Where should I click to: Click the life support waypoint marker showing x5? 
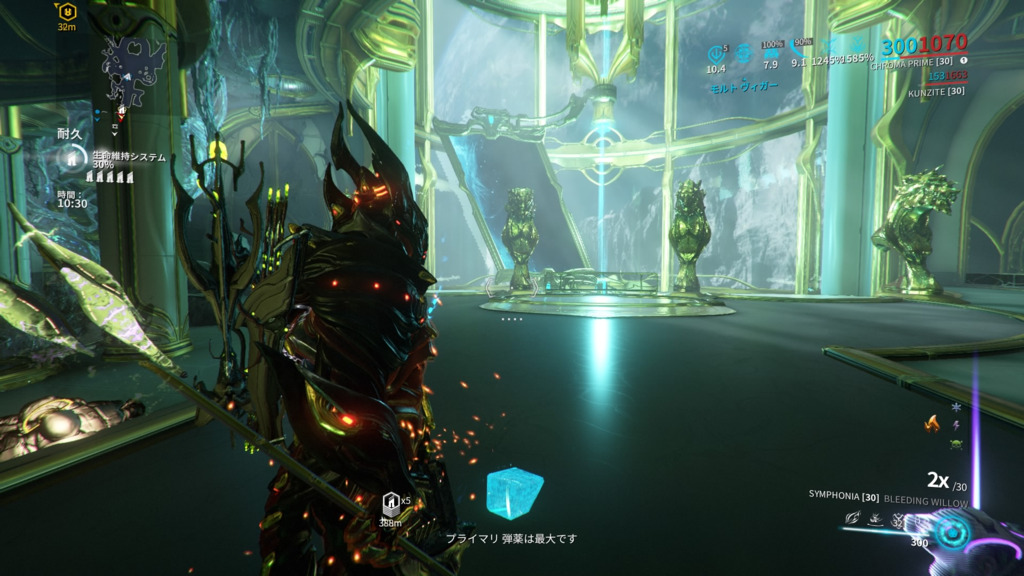point(391,504)
